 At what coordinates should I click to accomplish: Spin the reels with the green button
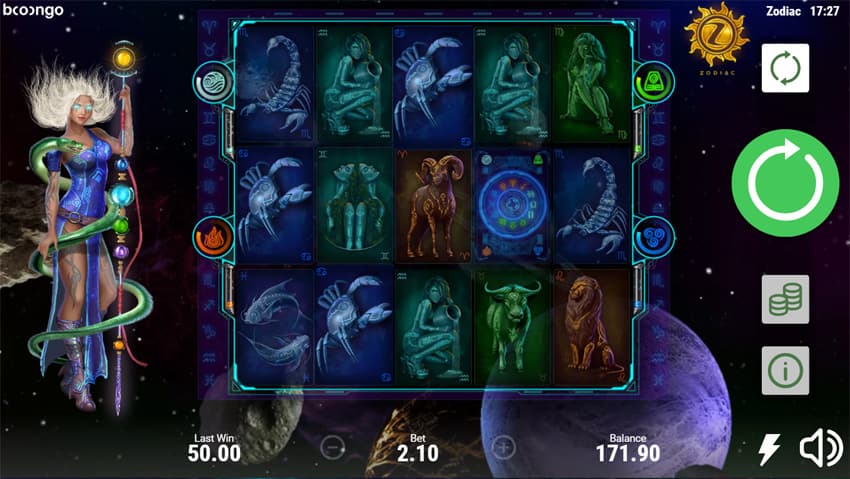pos(785,182)
